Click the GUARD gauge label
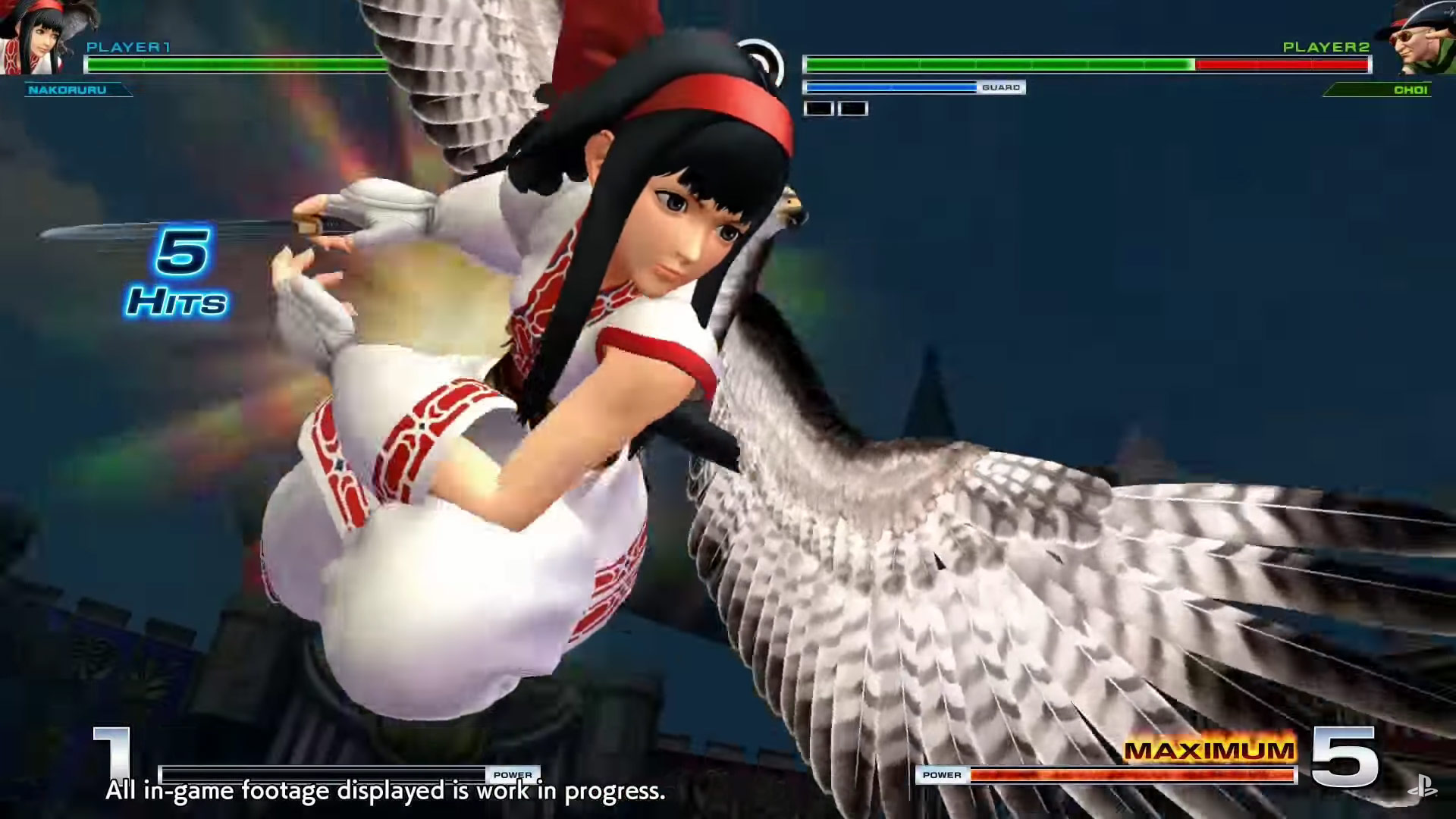Image resolution: width=1456 pixels, height=819 pixels. tap(1003, 87)
